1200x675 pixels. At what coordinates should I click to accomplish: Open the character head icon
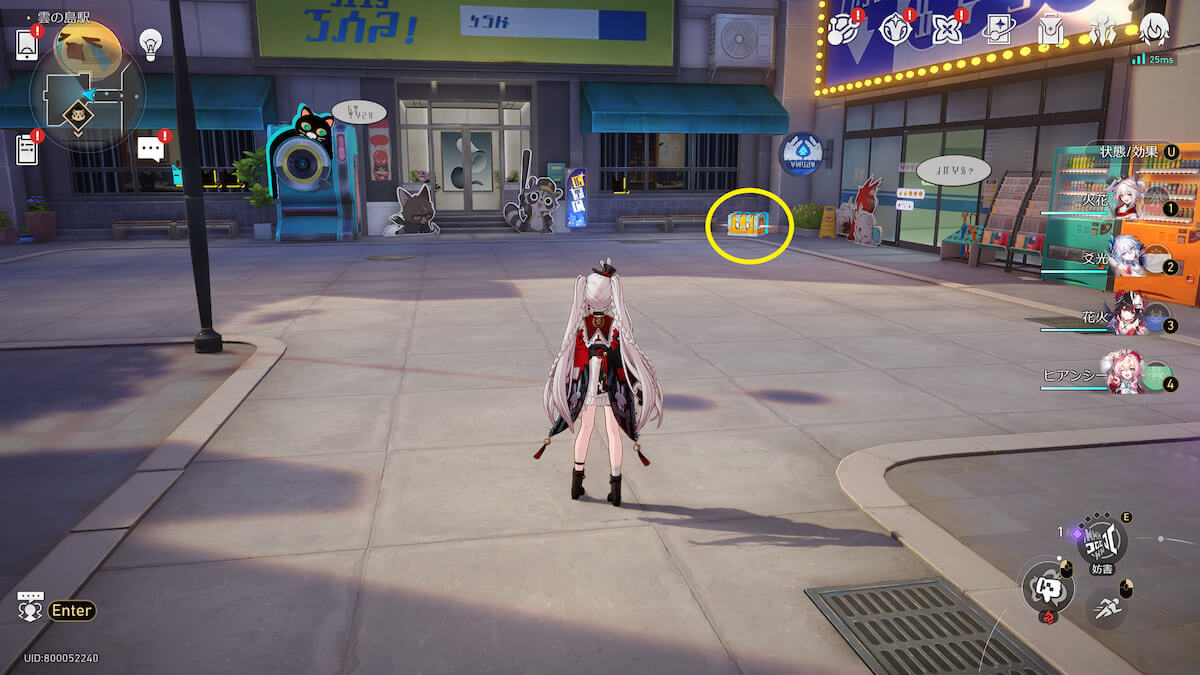[x=1154, y=31]
